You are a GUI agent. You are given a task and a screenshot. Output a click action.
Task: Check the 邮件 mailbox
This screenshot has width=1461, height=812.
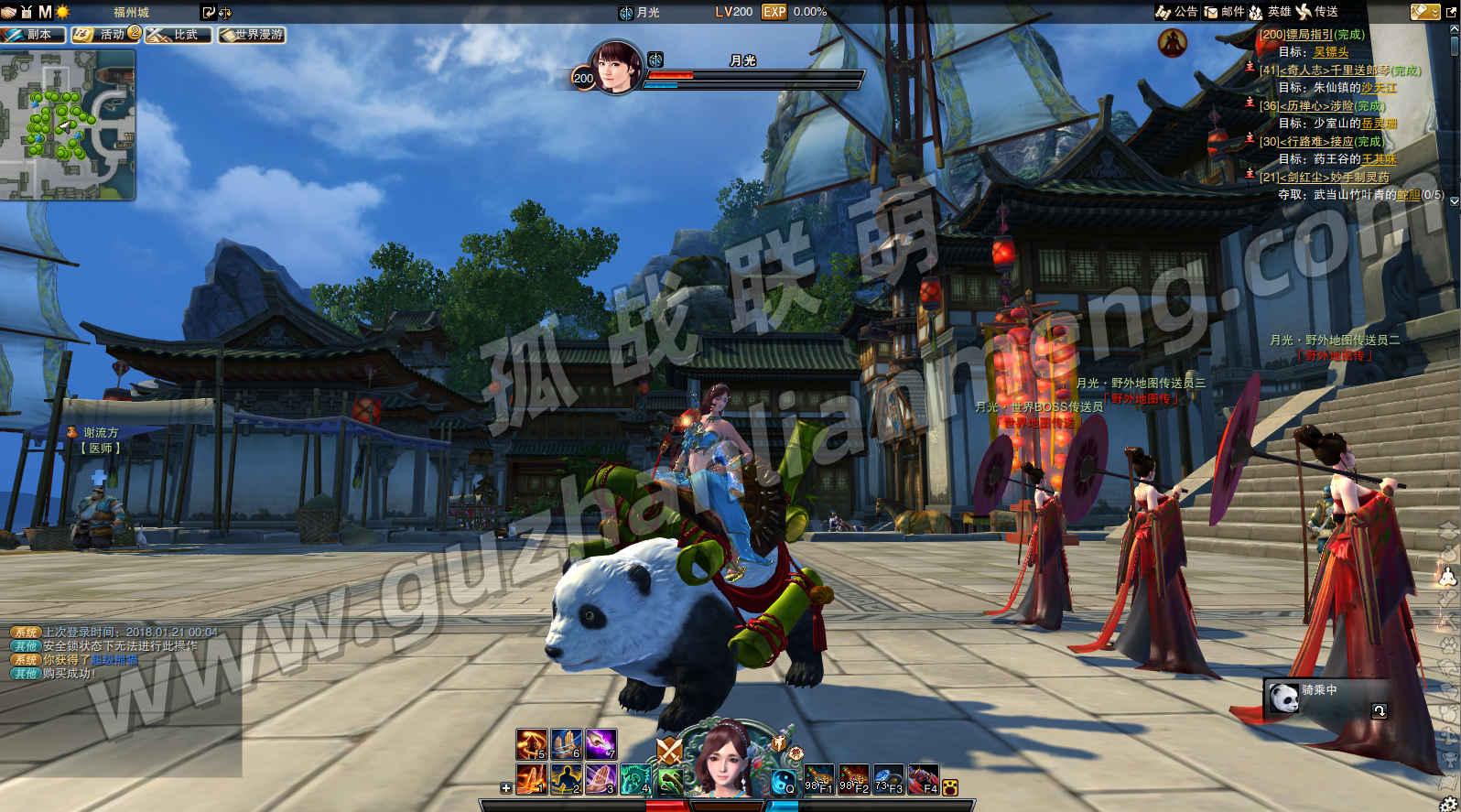point(1224,12)
